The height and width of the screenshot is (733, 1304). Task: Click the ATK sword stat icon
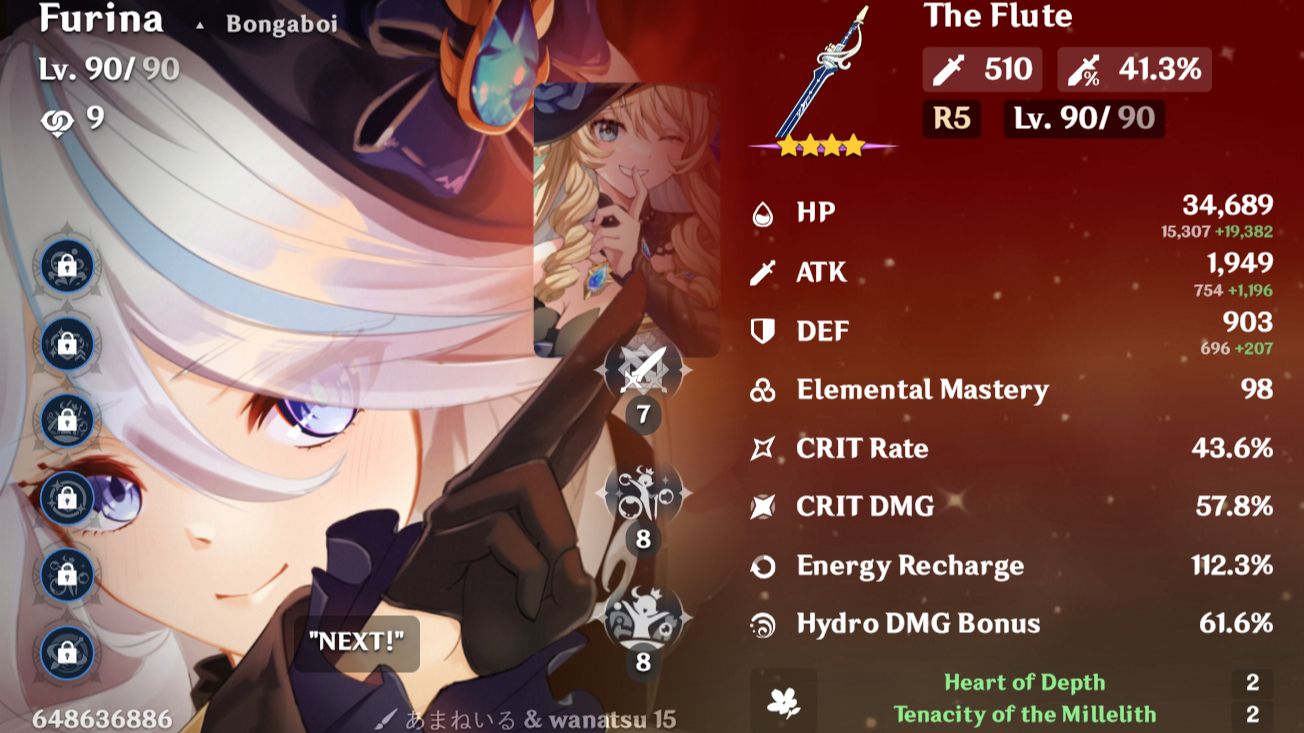click(763, 272)
